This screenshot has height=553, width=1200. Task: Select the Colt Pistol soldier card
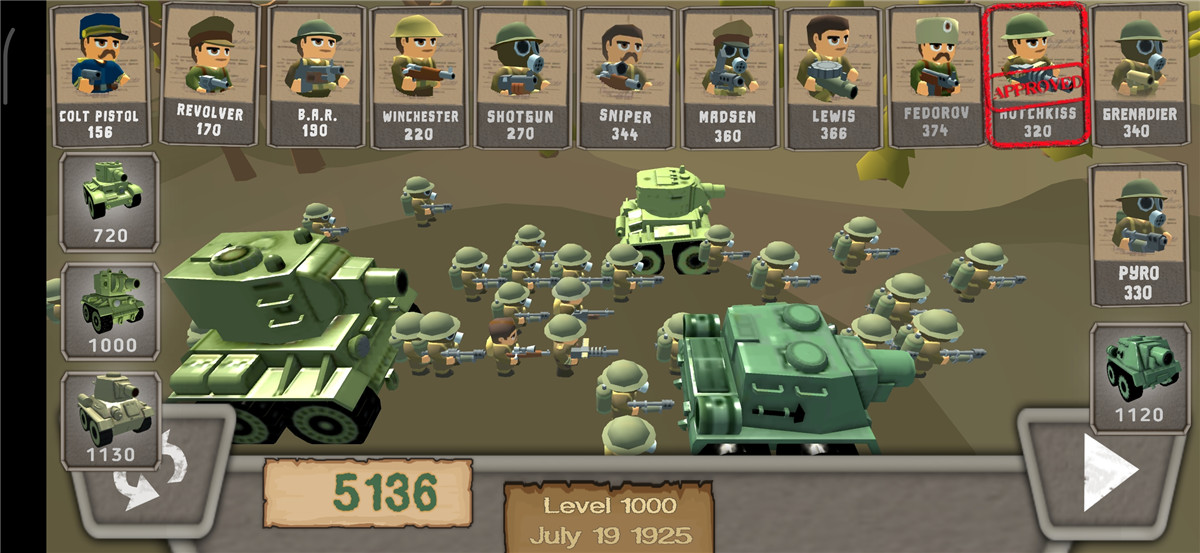click(99, 75)
